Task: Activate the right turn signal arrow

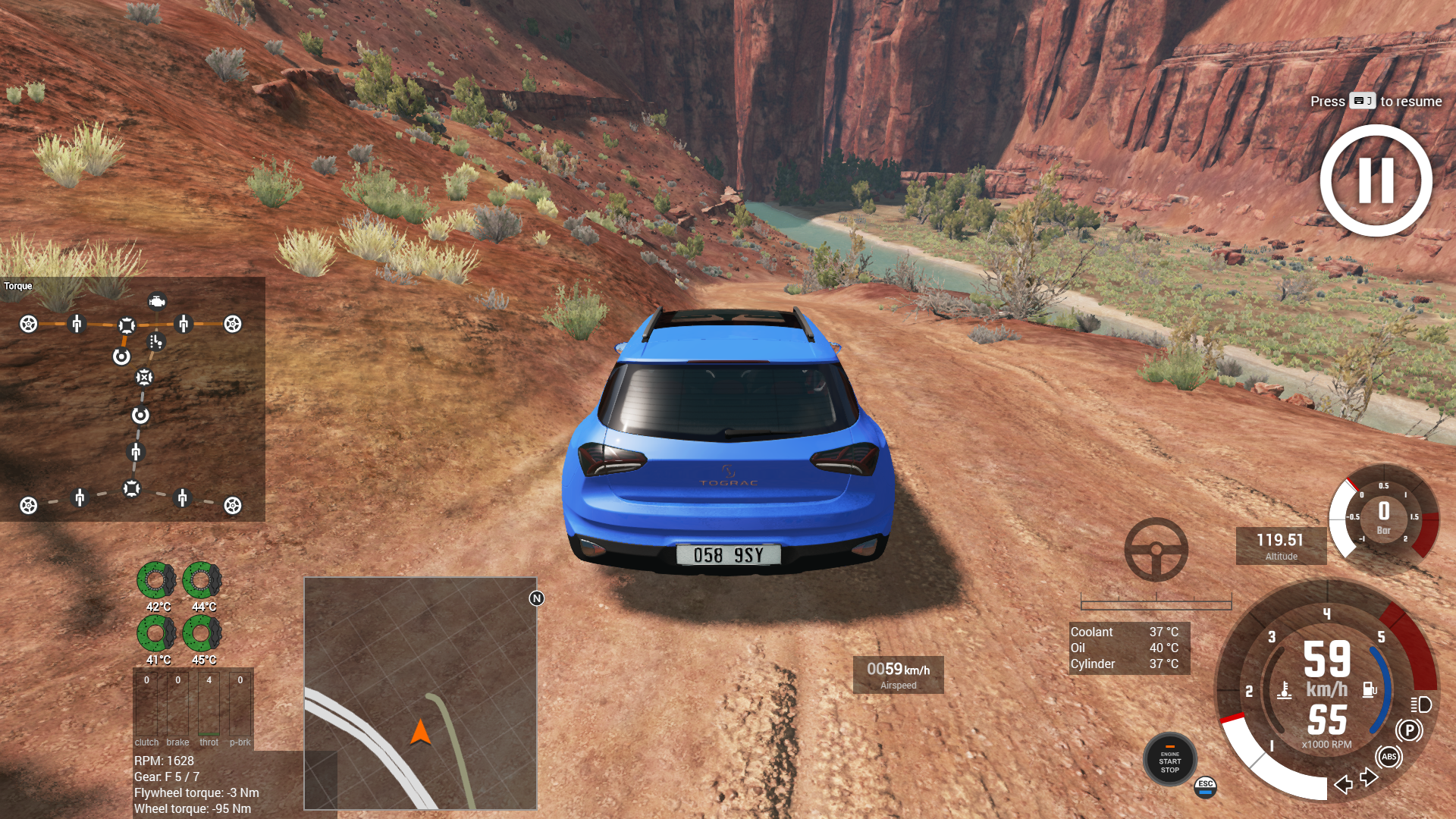Action: pyautogui.click(x=1369, y=777)
